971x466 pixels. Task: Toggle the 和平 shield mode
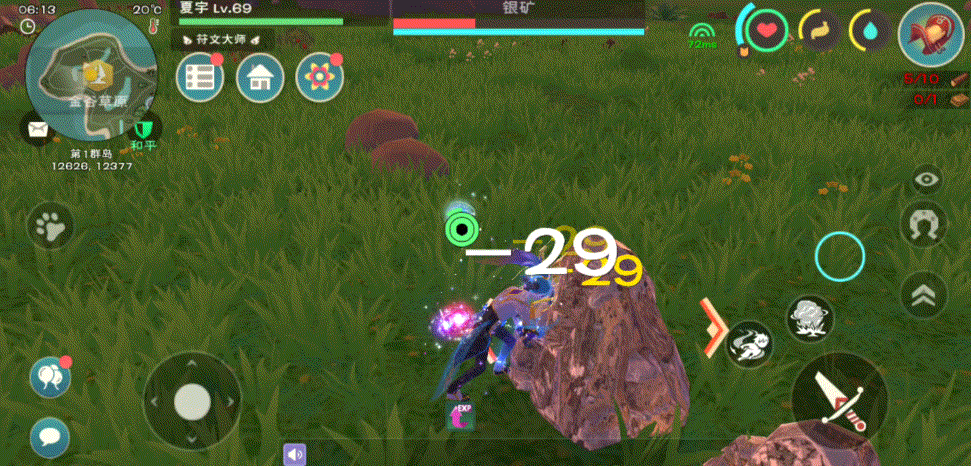143,129
